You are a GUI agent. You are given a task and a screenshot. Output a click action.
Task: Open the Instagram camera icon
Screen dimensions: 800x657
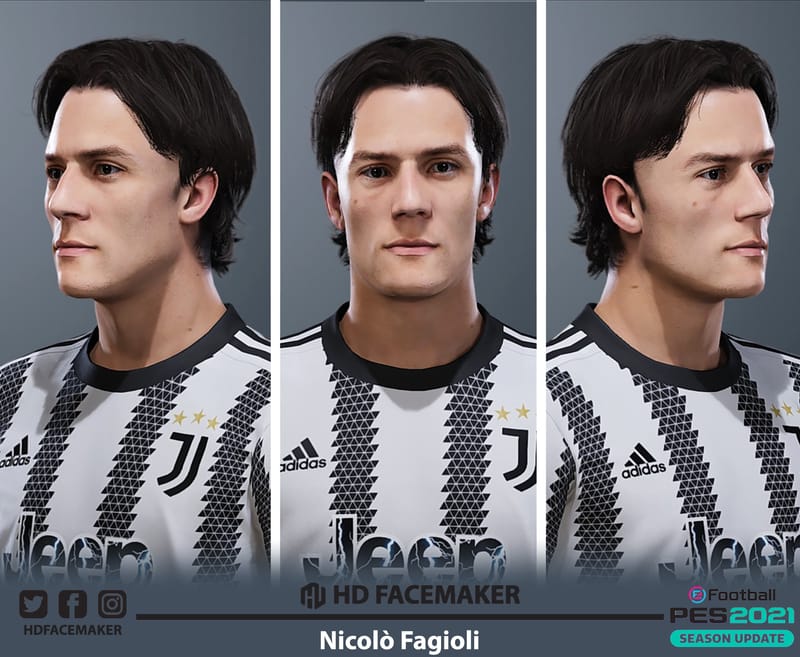point(112,604)
